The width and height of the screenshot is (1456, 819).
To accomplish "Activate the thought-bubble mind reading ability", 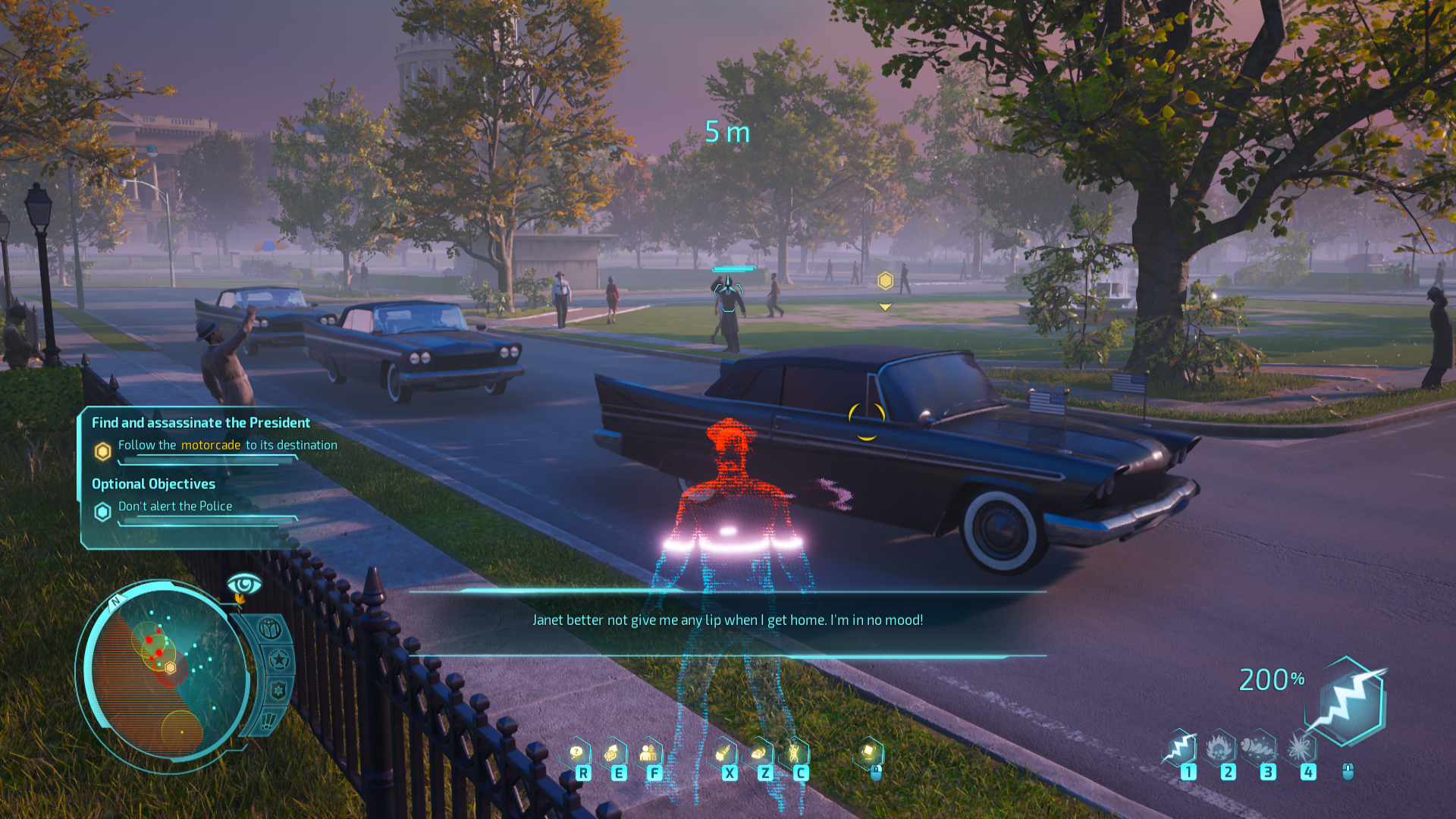I will click(x=578, y=753).
